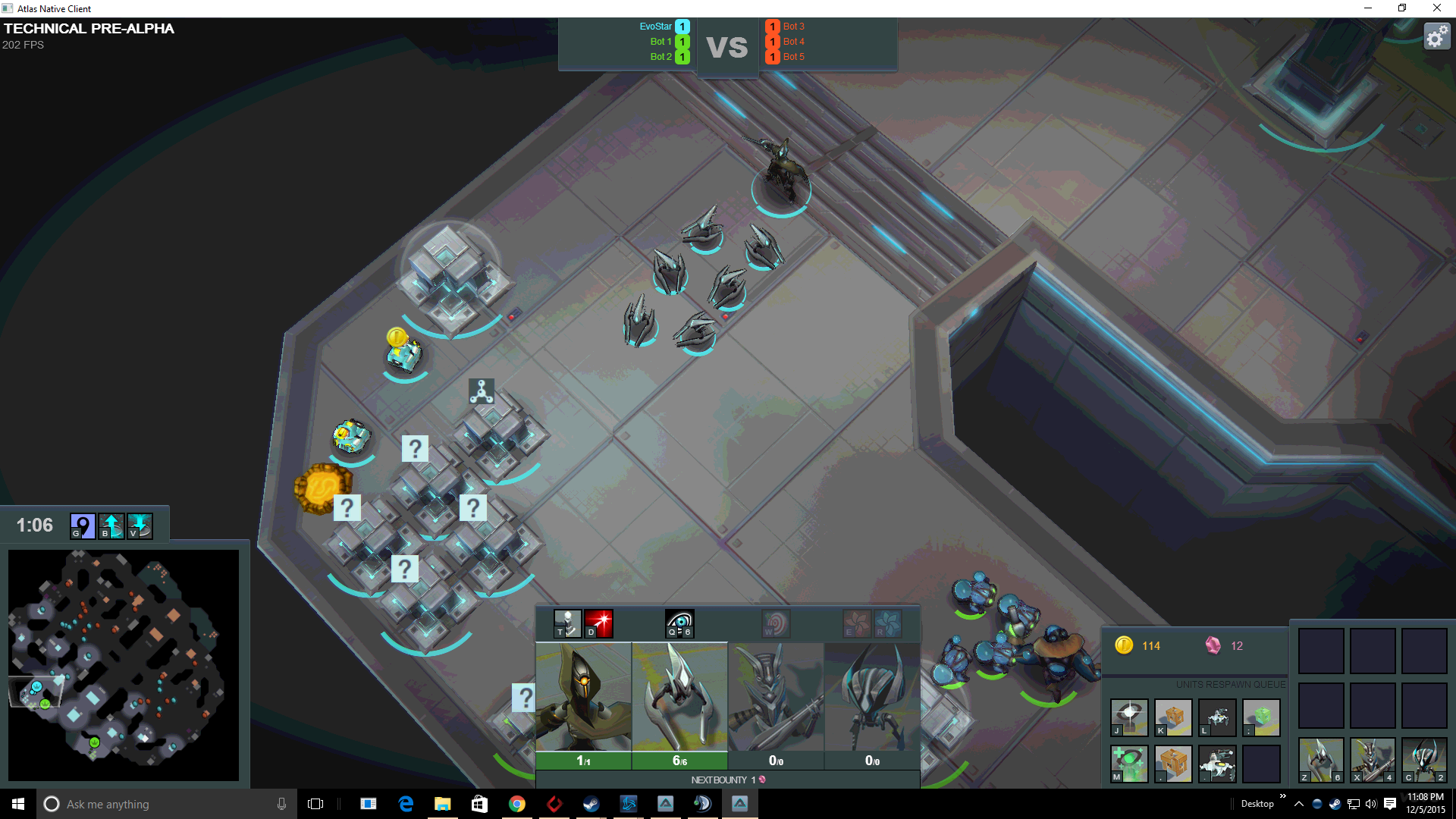Select the hooded hero portrait

[583, 698]
